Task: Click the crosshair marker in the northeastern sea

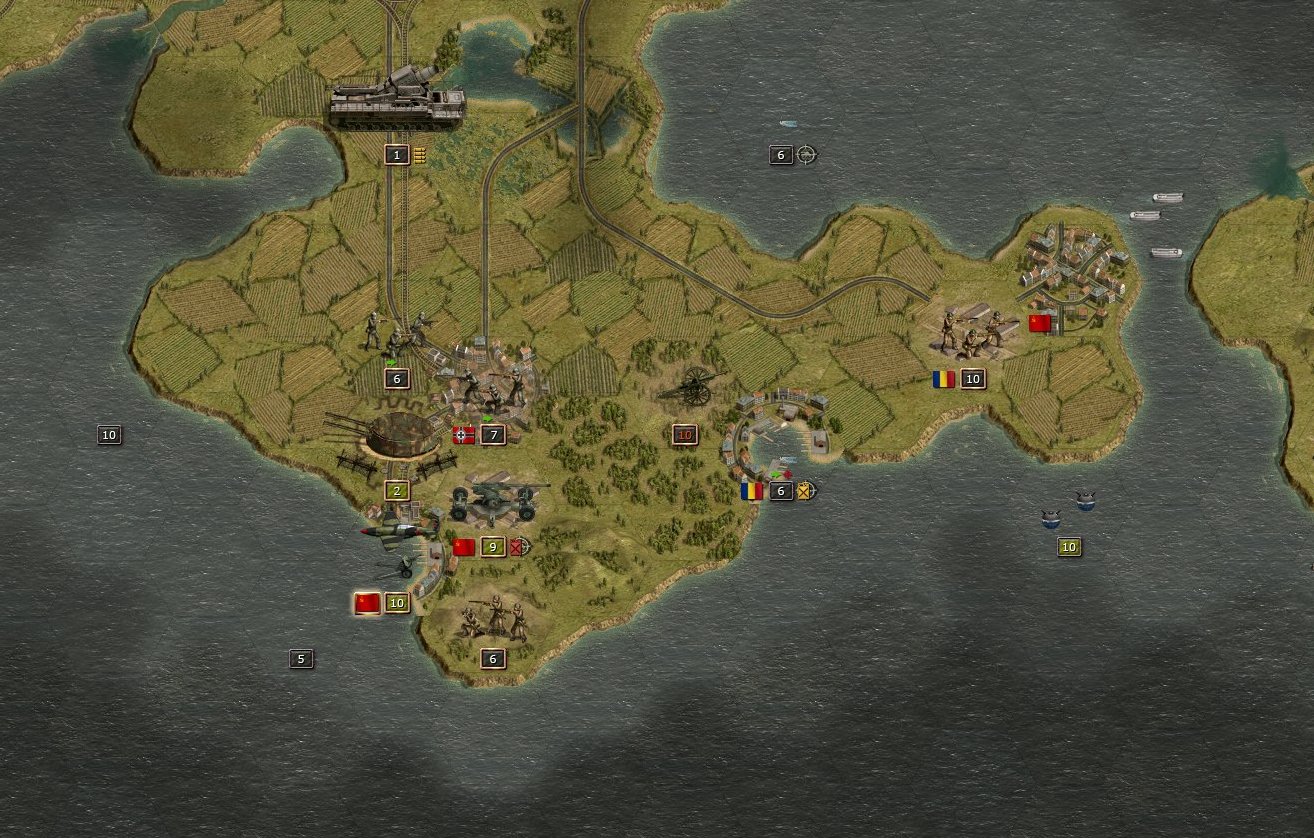Action: tap(806, 156)
